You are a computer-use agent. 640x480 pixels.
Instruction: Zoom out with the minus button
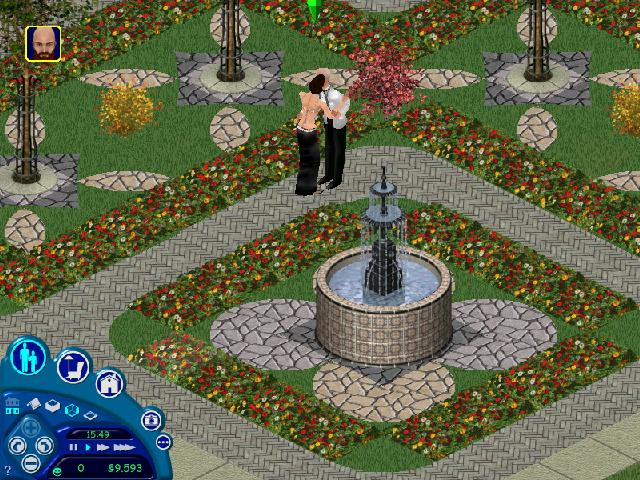31,463
